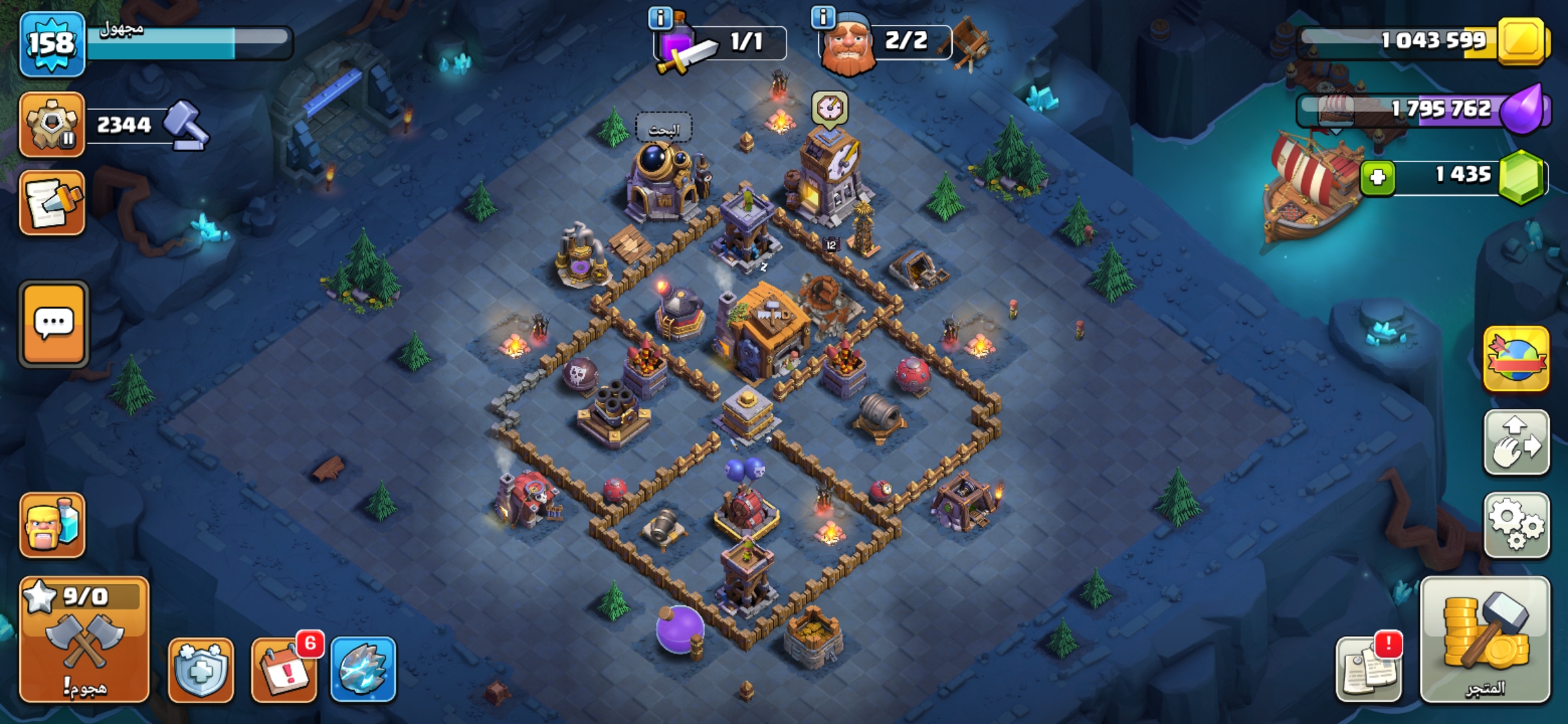This screenshot has width=1568, height=724.
Task: Activate the hand with arrows layout button
Action: (x=1516, y=442)
